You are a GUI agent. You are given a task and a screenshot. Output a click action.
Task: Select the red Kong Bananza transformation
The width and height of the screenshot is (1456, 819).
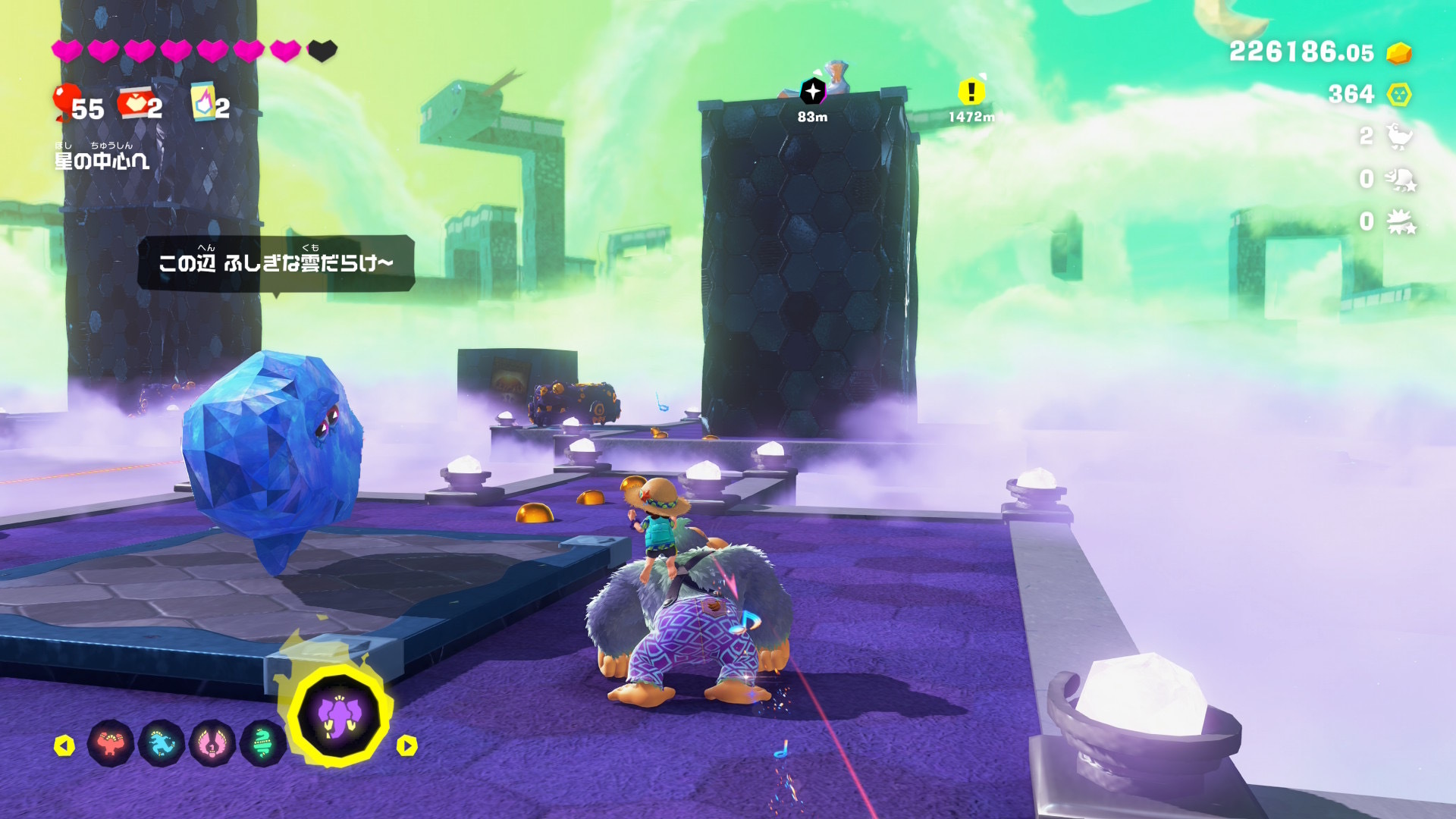(x=111, y=743)
